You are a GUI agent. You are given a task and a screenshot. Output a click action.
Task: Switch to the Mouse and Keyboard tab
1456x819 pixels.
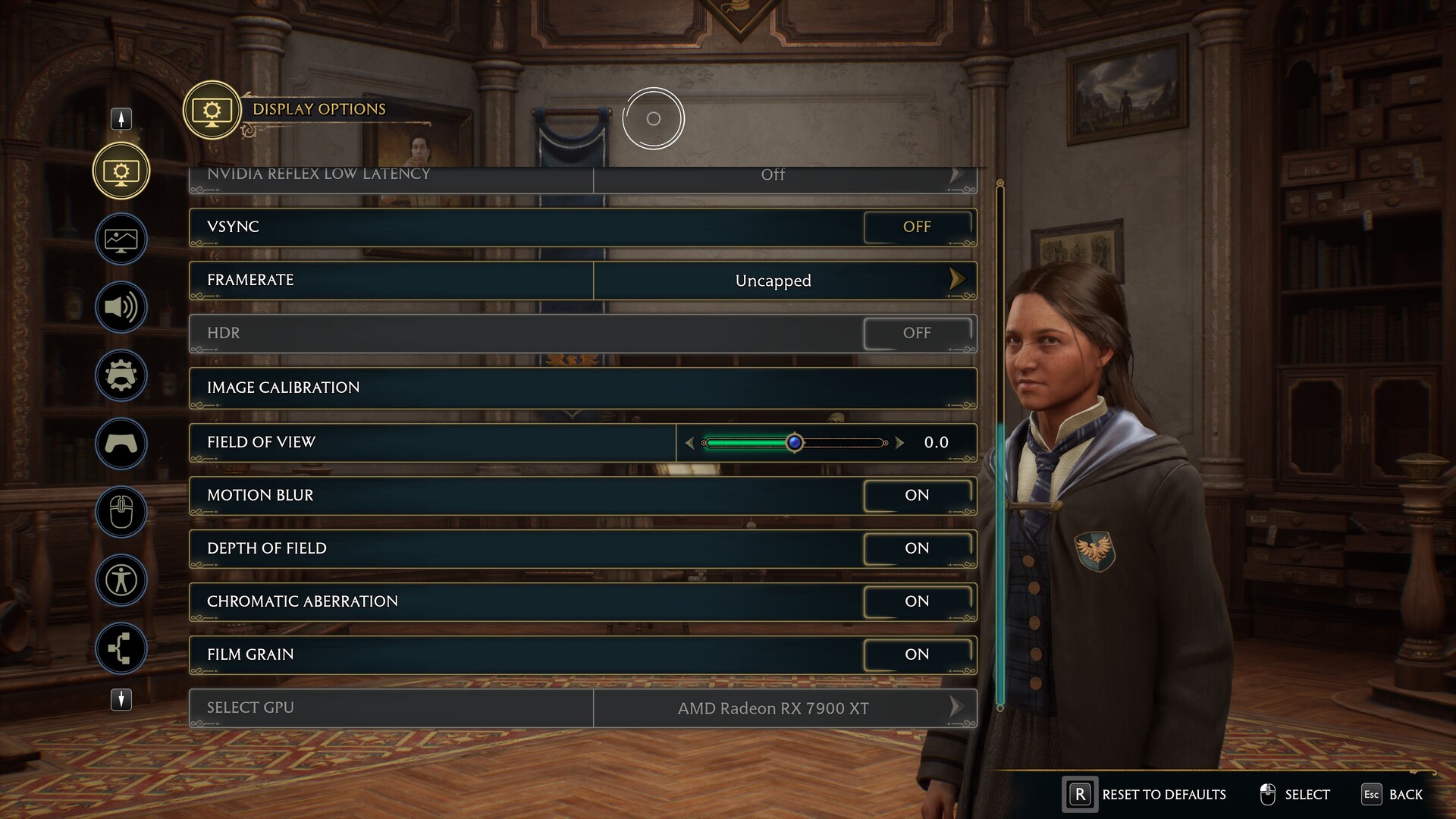pyautogui.click(x=121, y=512)
